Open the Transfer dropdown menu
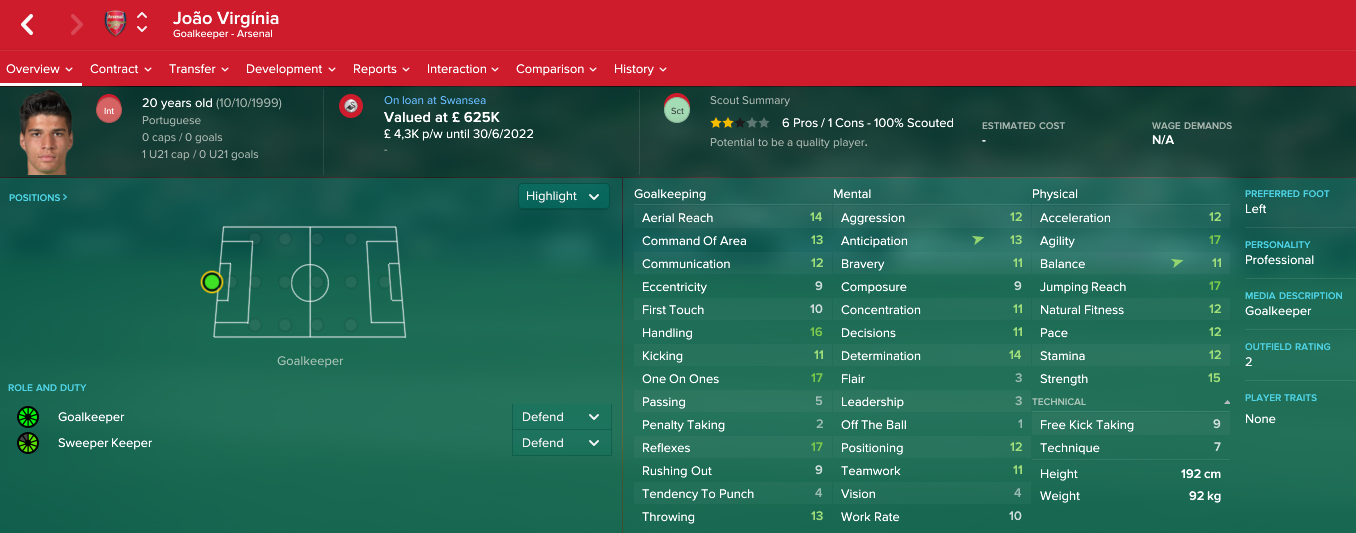Screen dimensions: 1356x533 198,69
